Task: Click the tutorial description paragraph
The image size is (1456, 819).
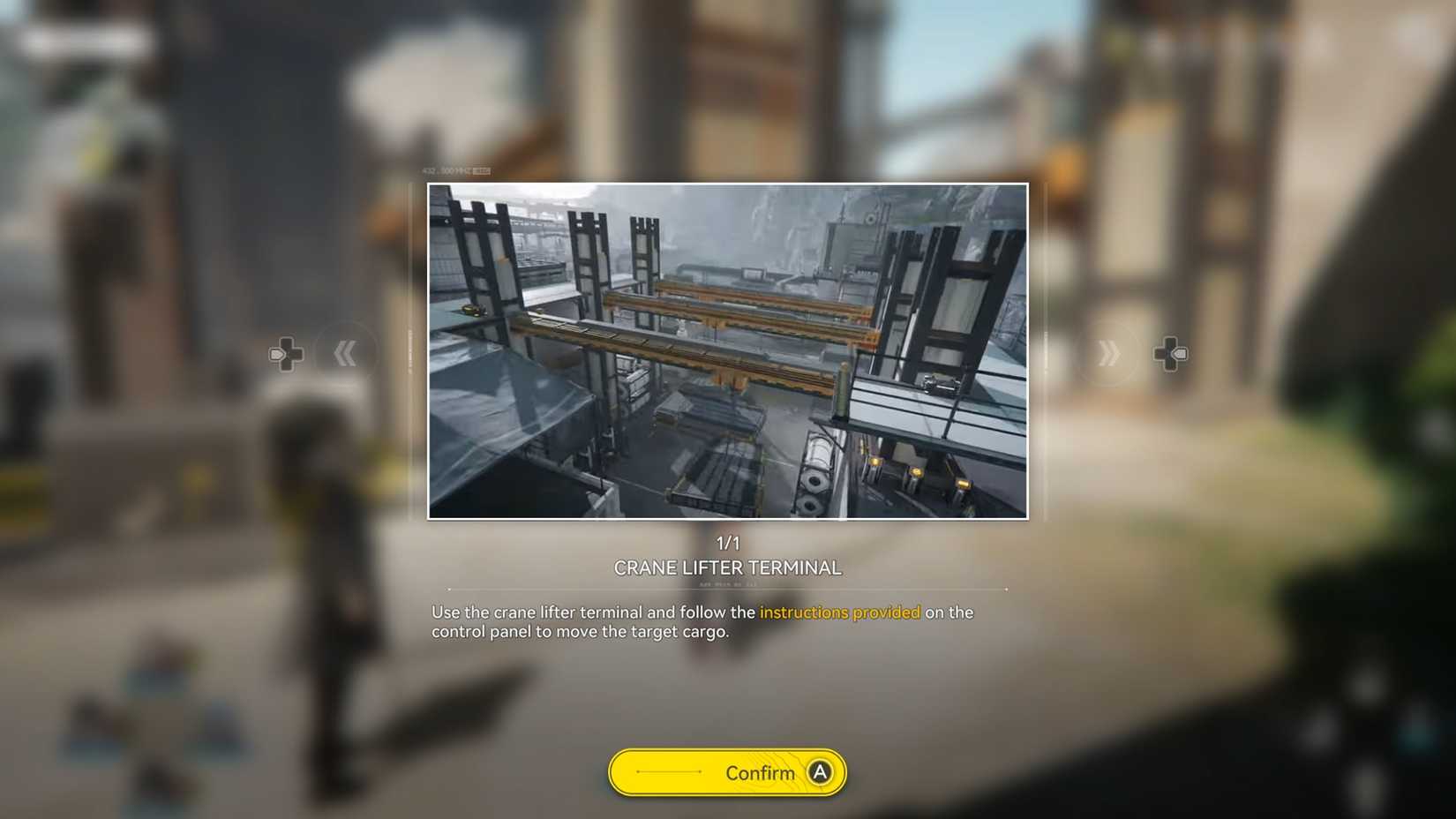Action: [702, 621]
